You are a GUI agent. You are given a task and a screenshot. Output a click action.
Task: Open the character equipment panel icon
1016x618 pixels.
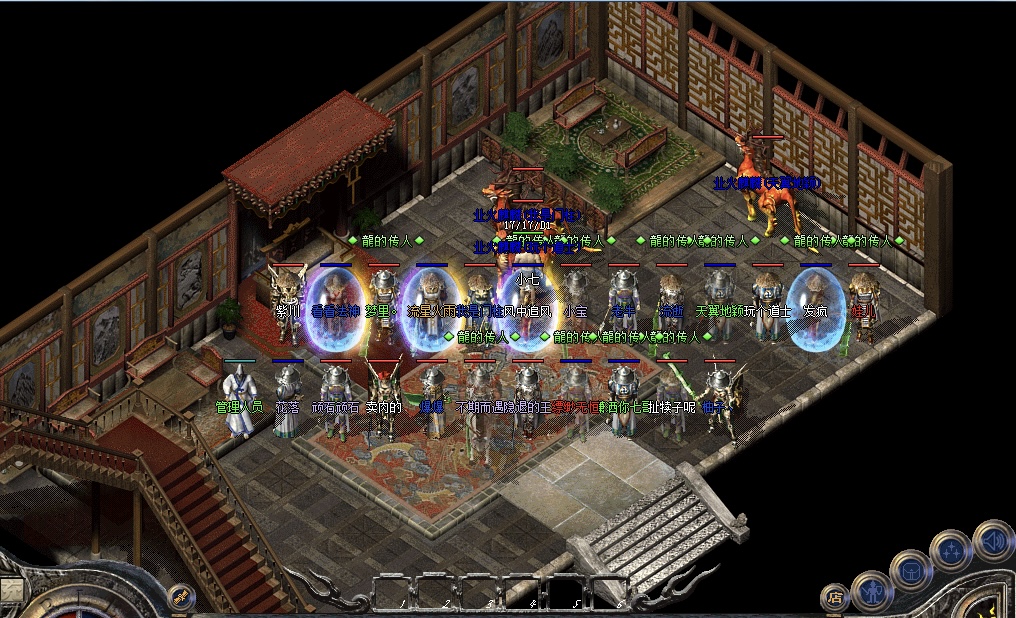(x=871, y=589)
